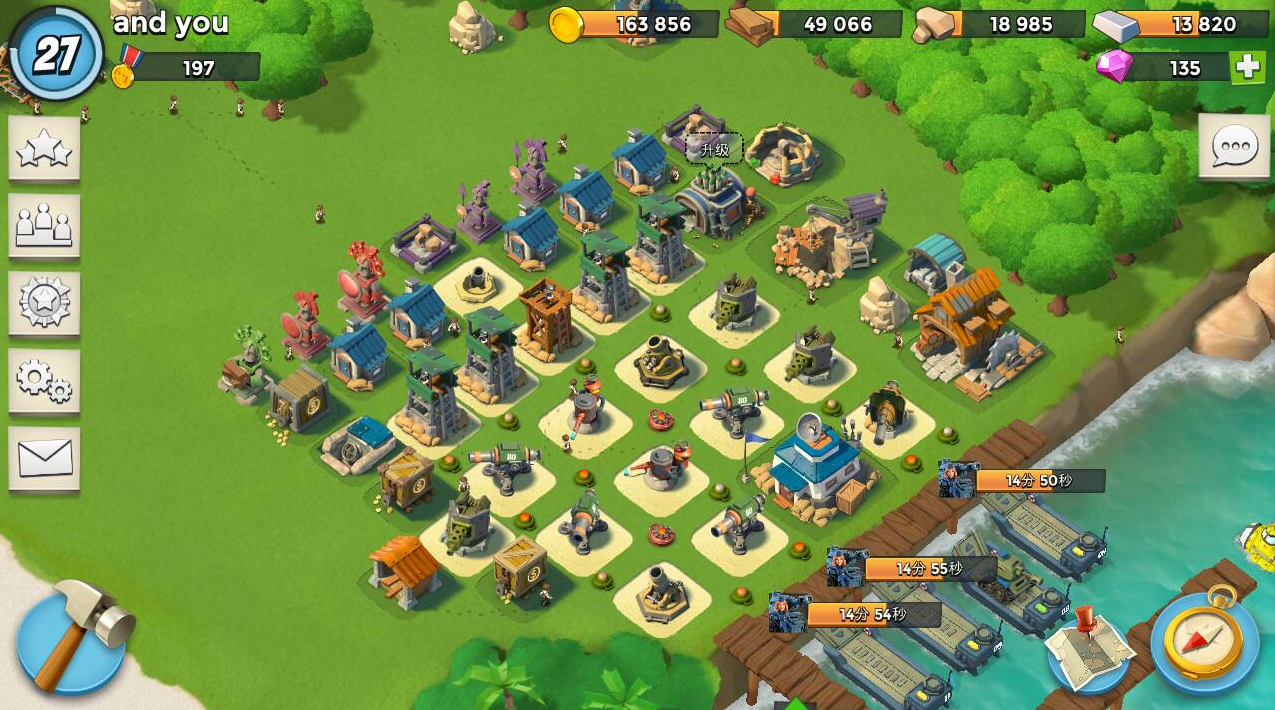Open the task force people button
Viewport: 1275px width, 710px height.
[x=44, y=226]
